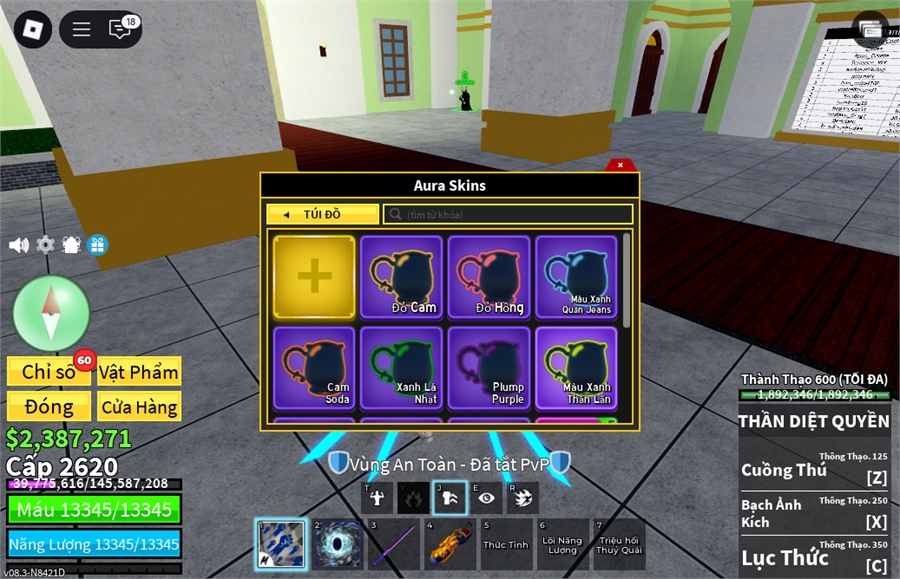Toggle the sound speaker icon
The width and height of the screenshot is (900, 579).
(19, 244)
